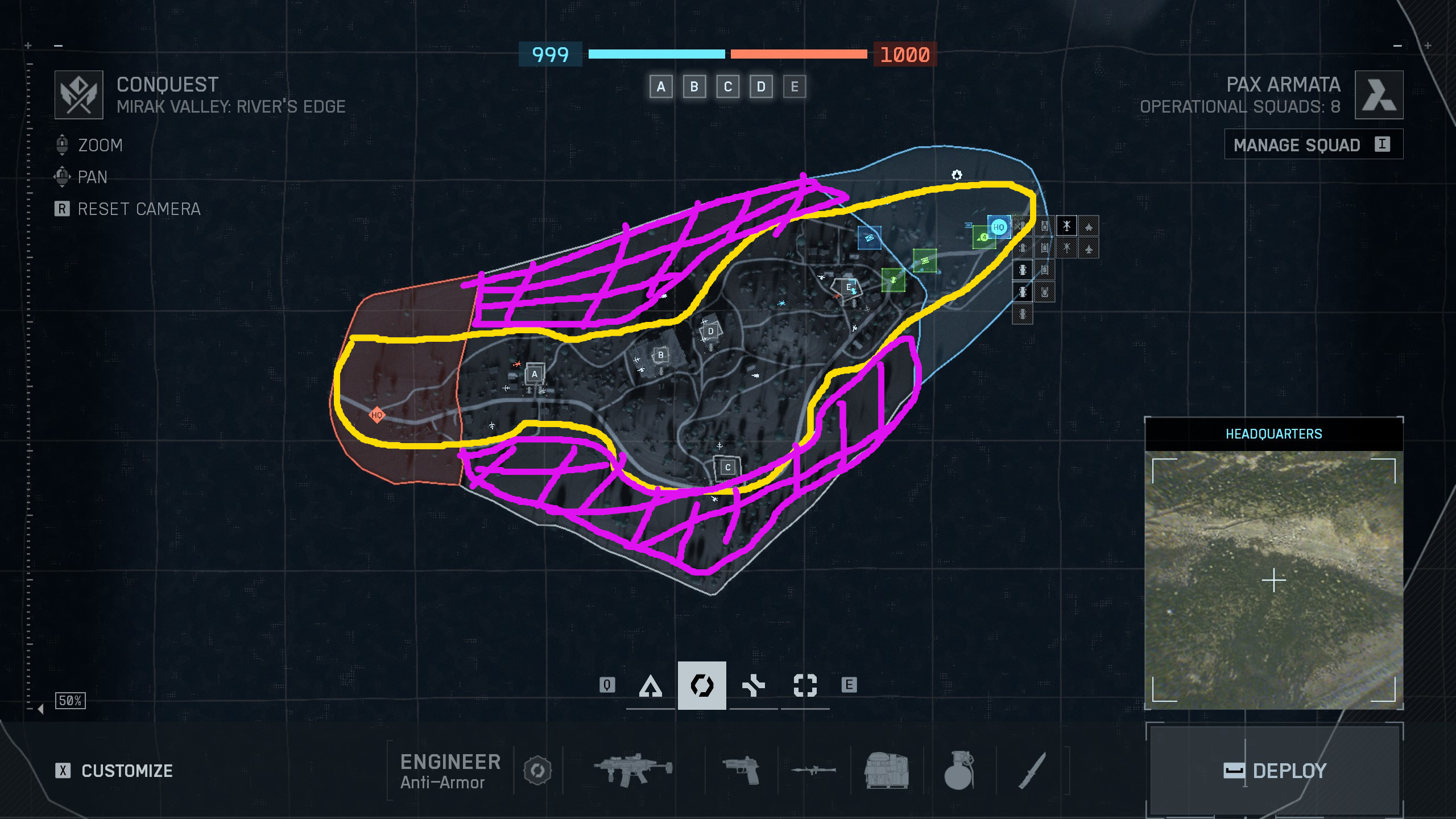This screenshot has height=819, width=1456.
Task: Select a transport vehicle spawn slot
Action: (1022, 270)
